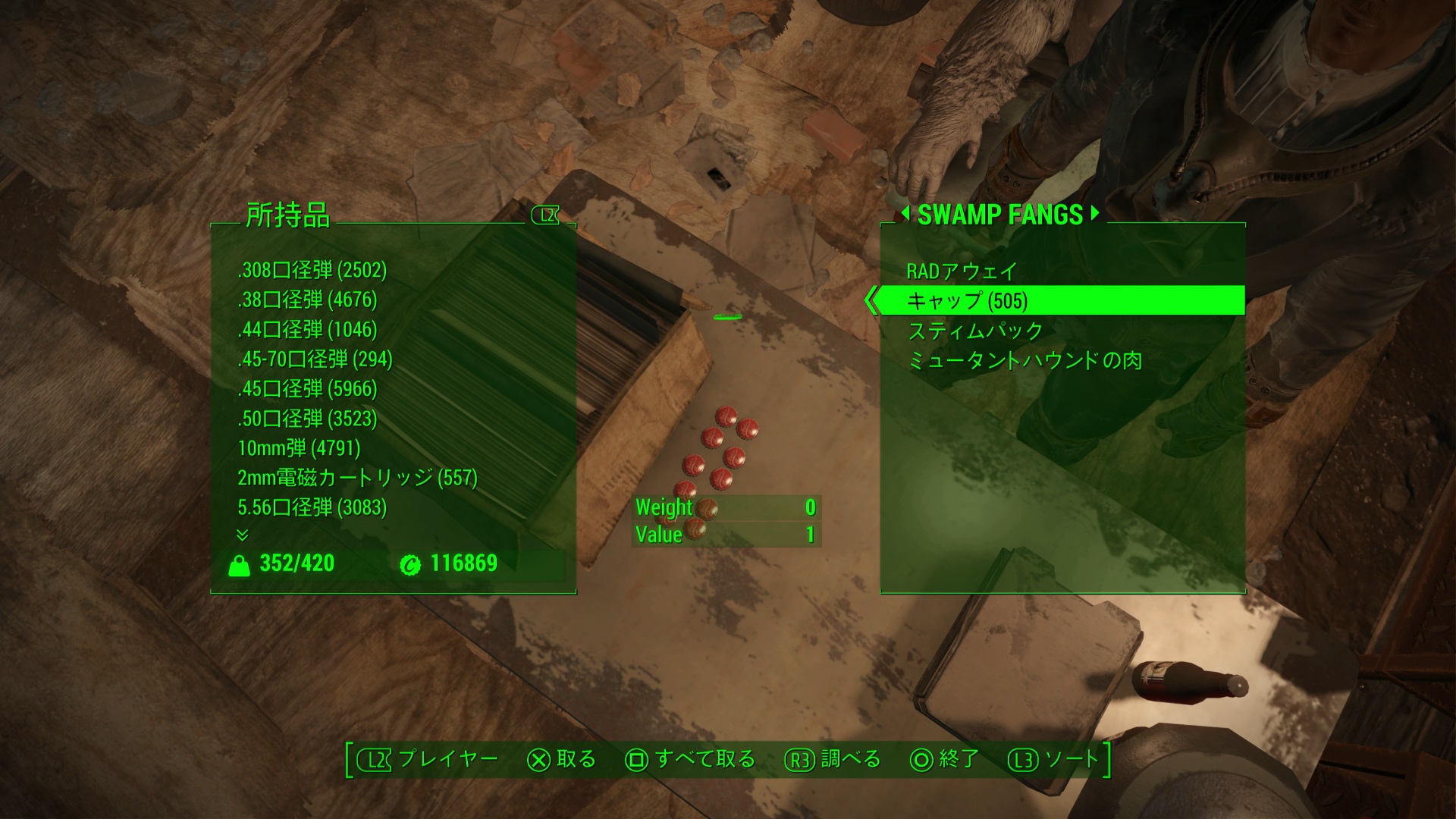Screen dimensions: 1456x819
Task: Choose すべて取る to take everything
Action: 690,759
